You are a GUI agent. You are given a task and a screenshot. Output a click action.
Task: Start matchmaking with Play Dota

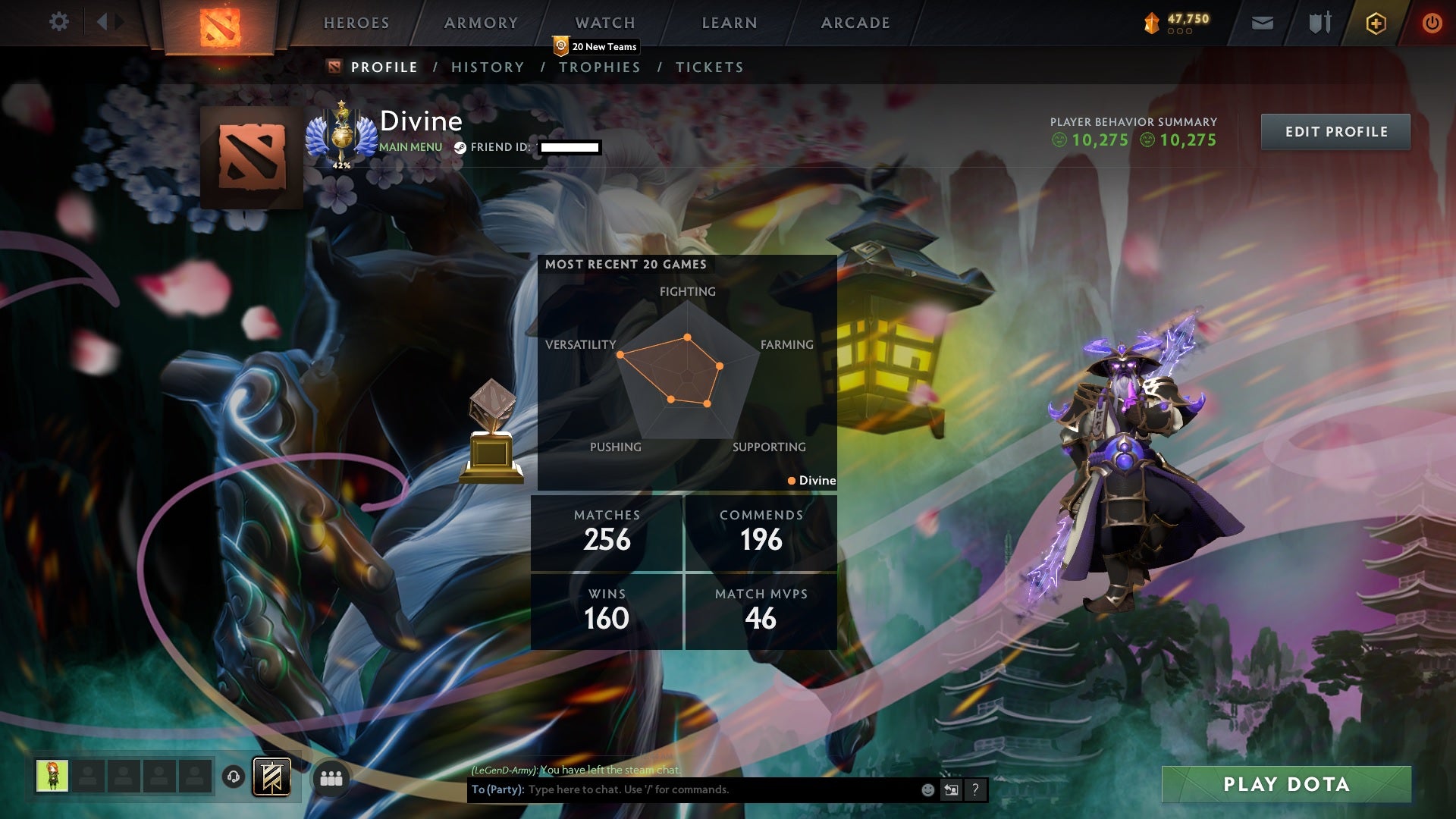(x=1286, y=784)
